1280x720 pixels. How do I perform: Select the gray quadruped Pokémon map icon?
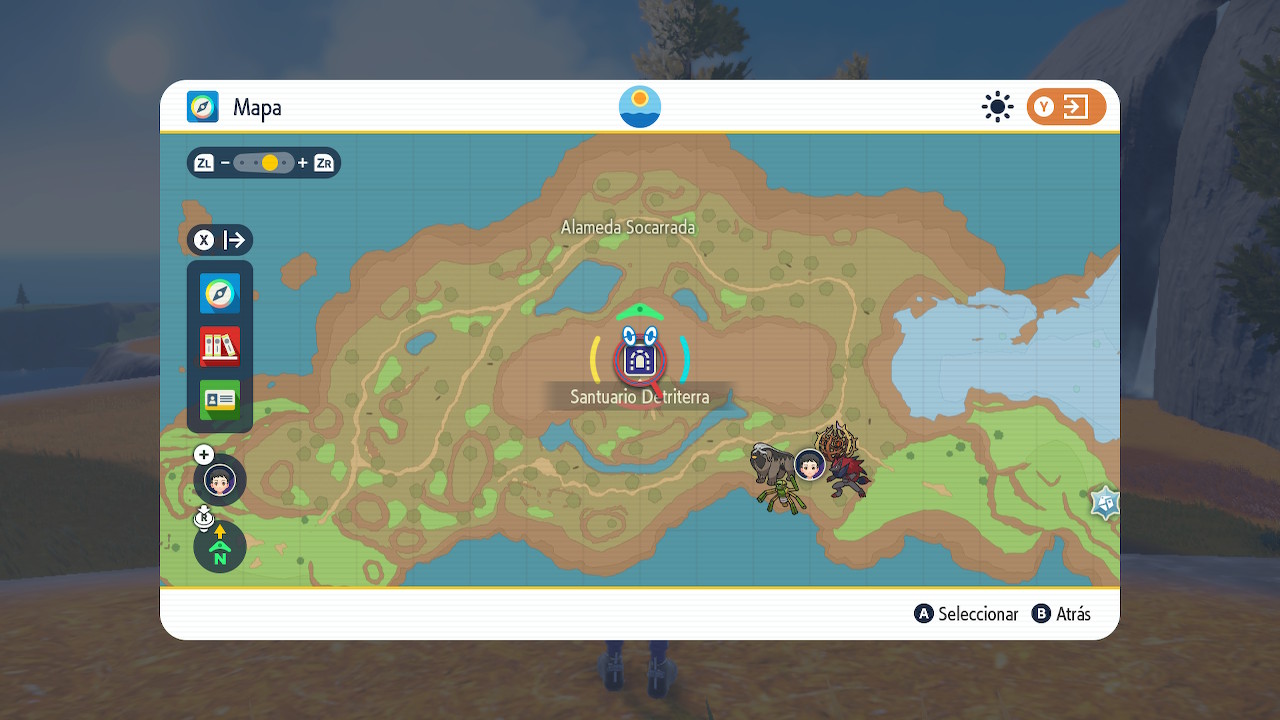click(x=771, y=462)
